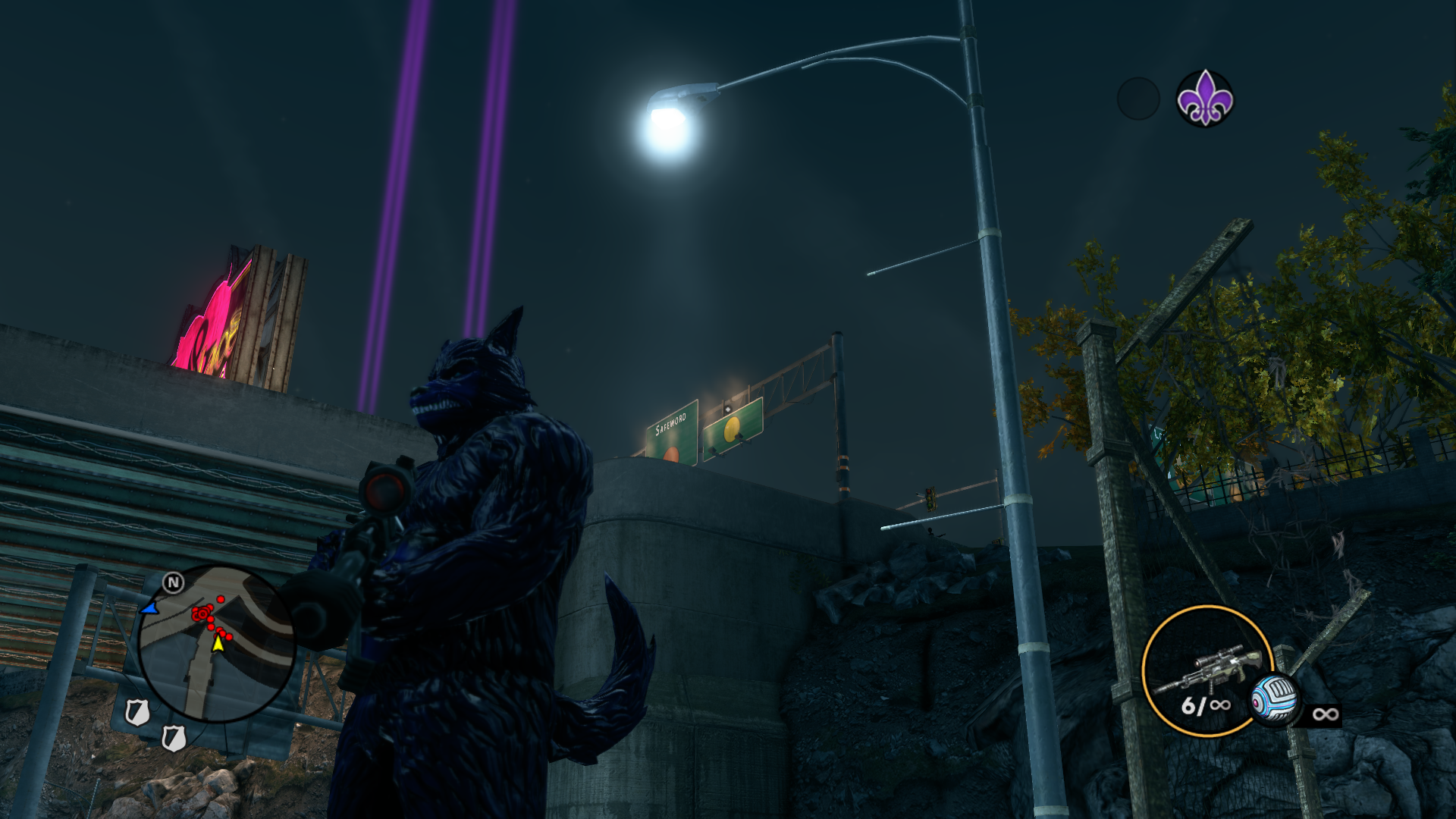The width and height of the screenshot is (1456, 819).
Task: Click the yellow player arrow on minimap
Action: 218,643
